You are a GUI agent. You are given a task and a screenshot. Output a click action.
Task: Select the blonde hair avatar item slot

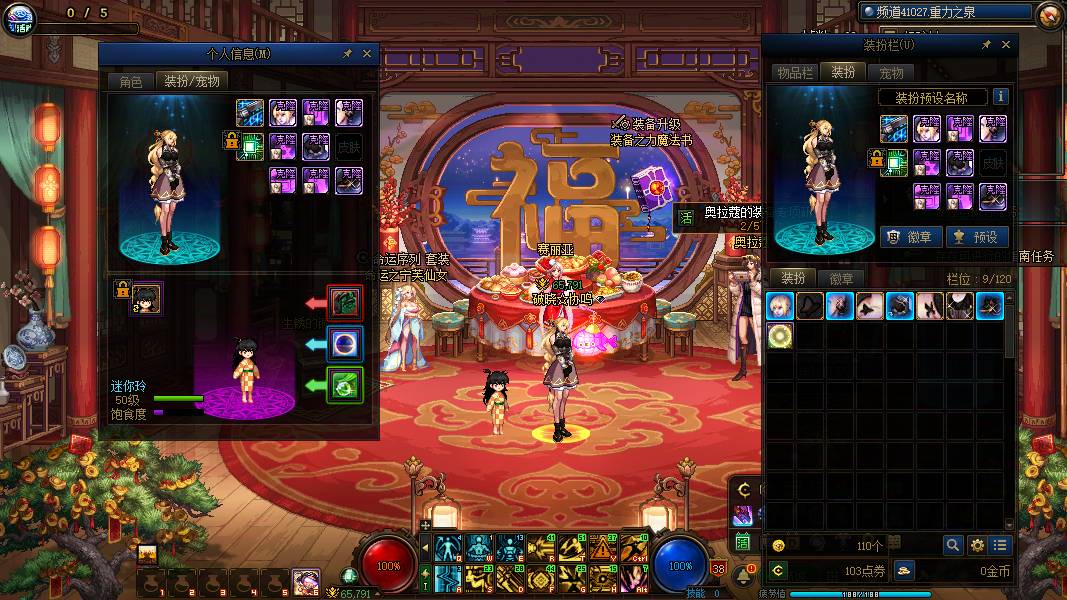click(x=780, y=306)
